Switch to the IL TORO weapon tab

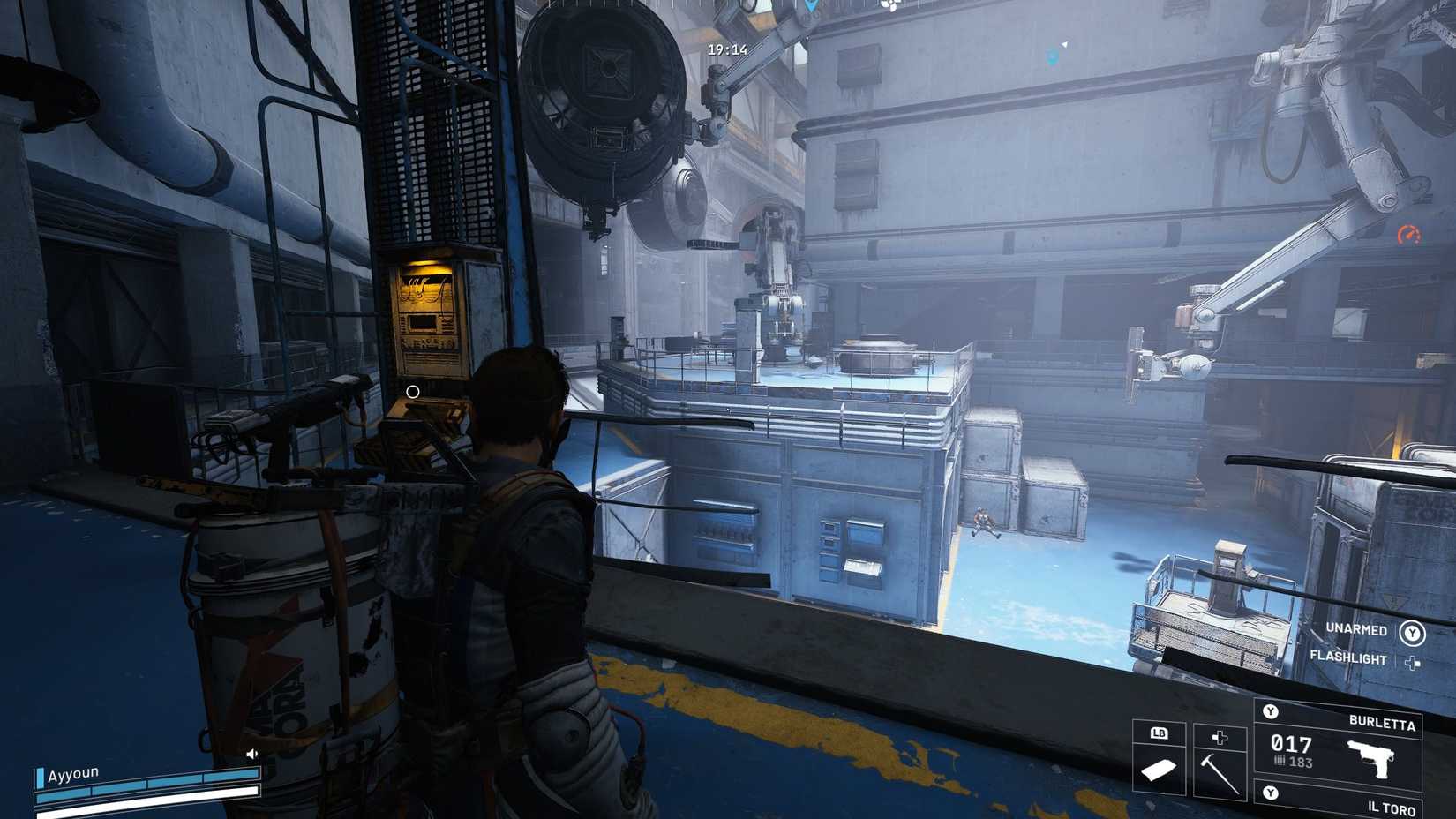tap(1392, 808)
